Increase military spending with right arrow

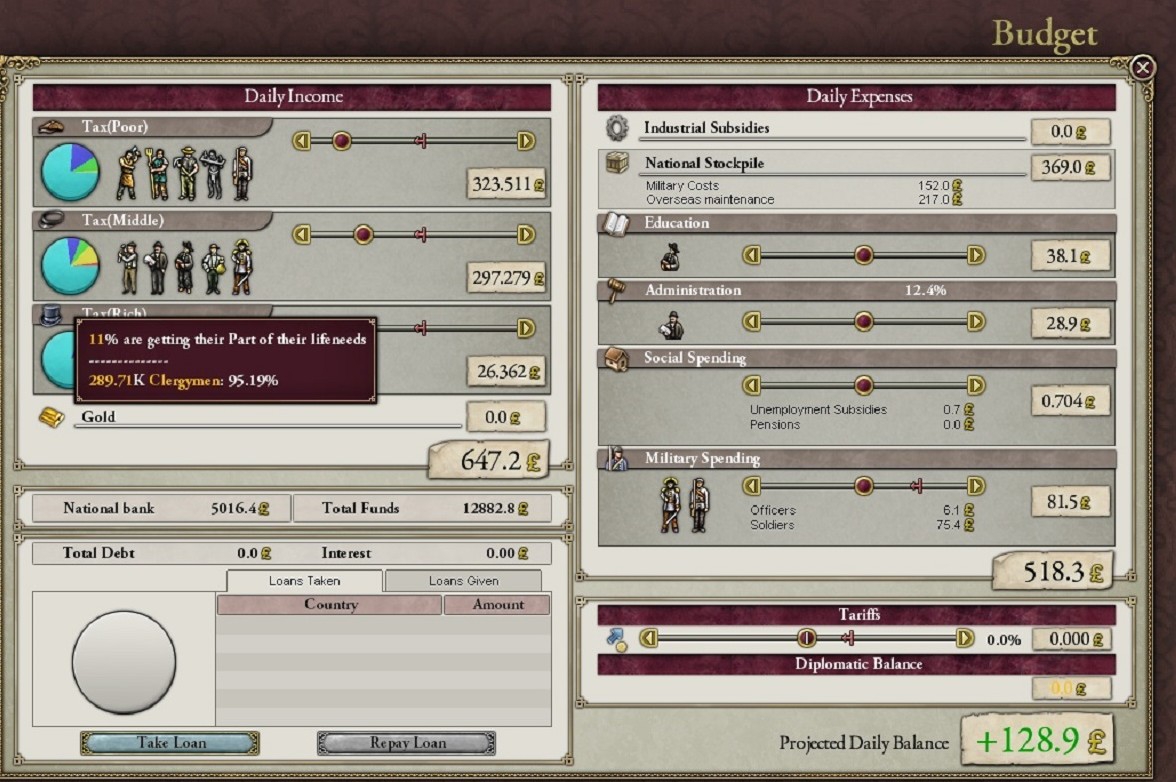pos(976,486)
